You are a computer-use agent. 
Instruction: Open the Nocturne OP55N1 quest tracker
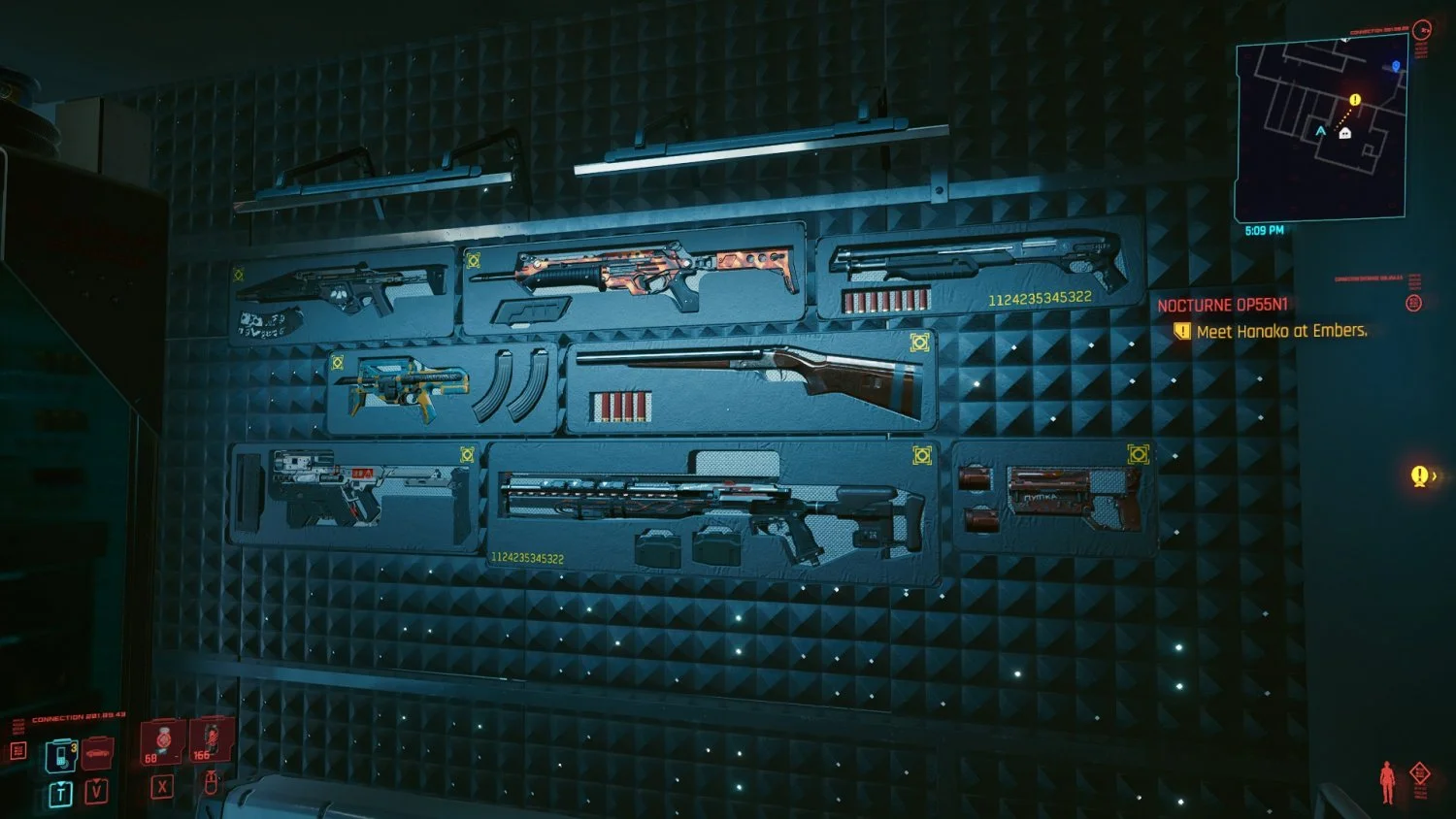point(1222,305)
